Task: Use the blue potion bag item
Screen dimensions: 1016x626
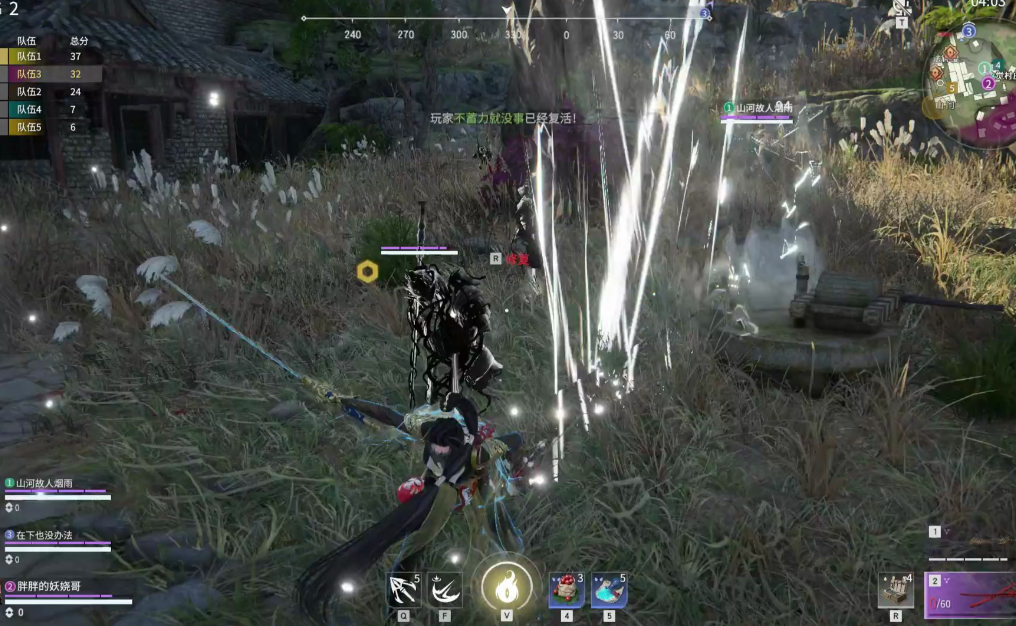Action: (608, 590)
